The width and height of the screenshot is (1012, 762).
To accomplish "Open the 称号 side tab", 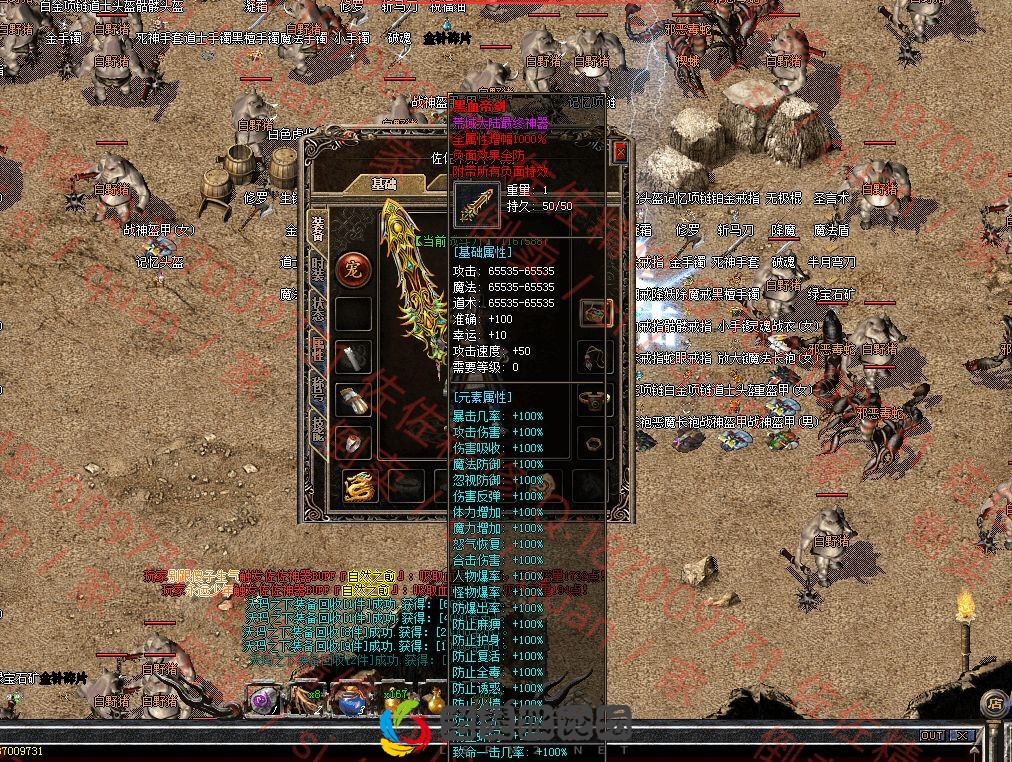I will (x=318, y=386).
